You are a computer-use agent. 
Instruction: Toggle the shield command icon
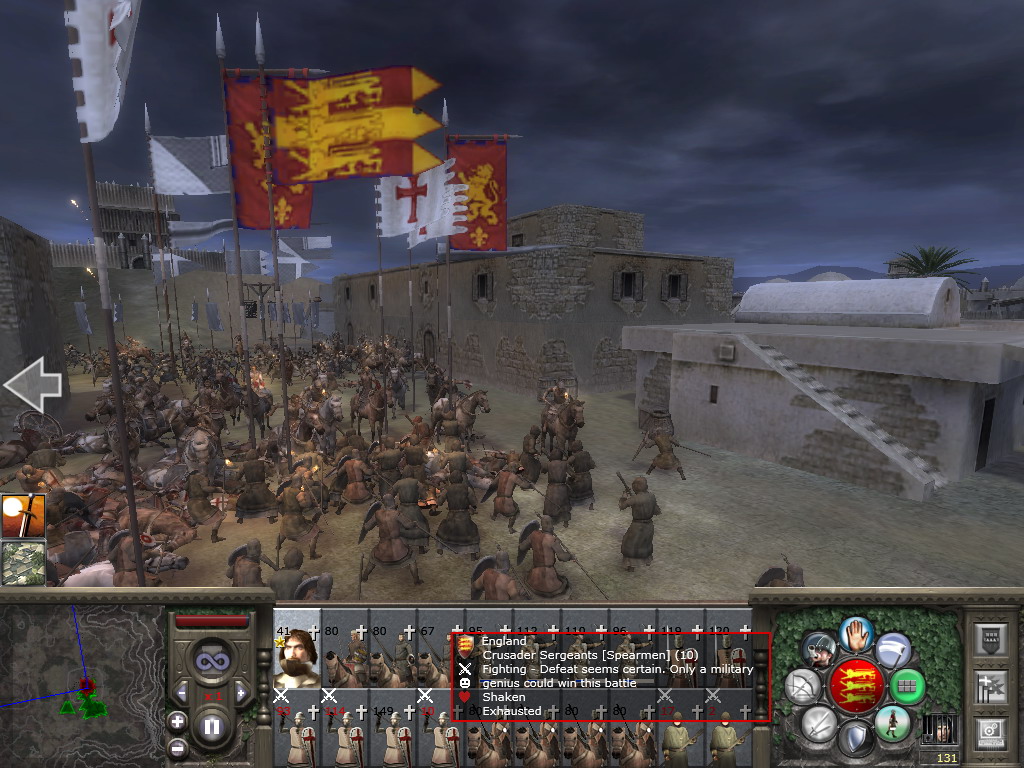(x=854, y=740)
